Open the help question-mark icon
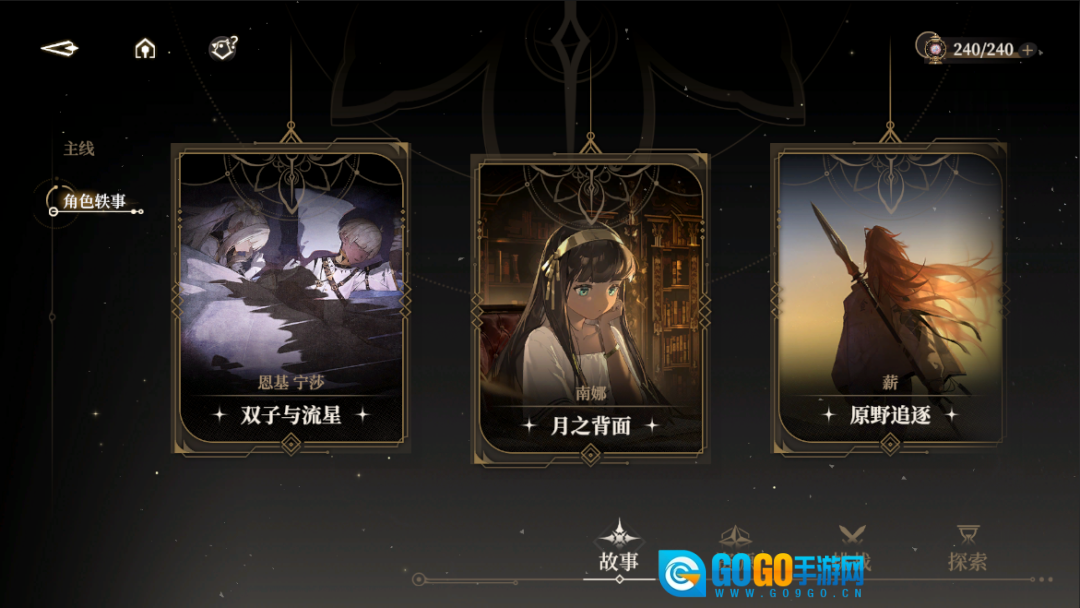This screenshot has height=608, width=1080. tap(222, 47)
